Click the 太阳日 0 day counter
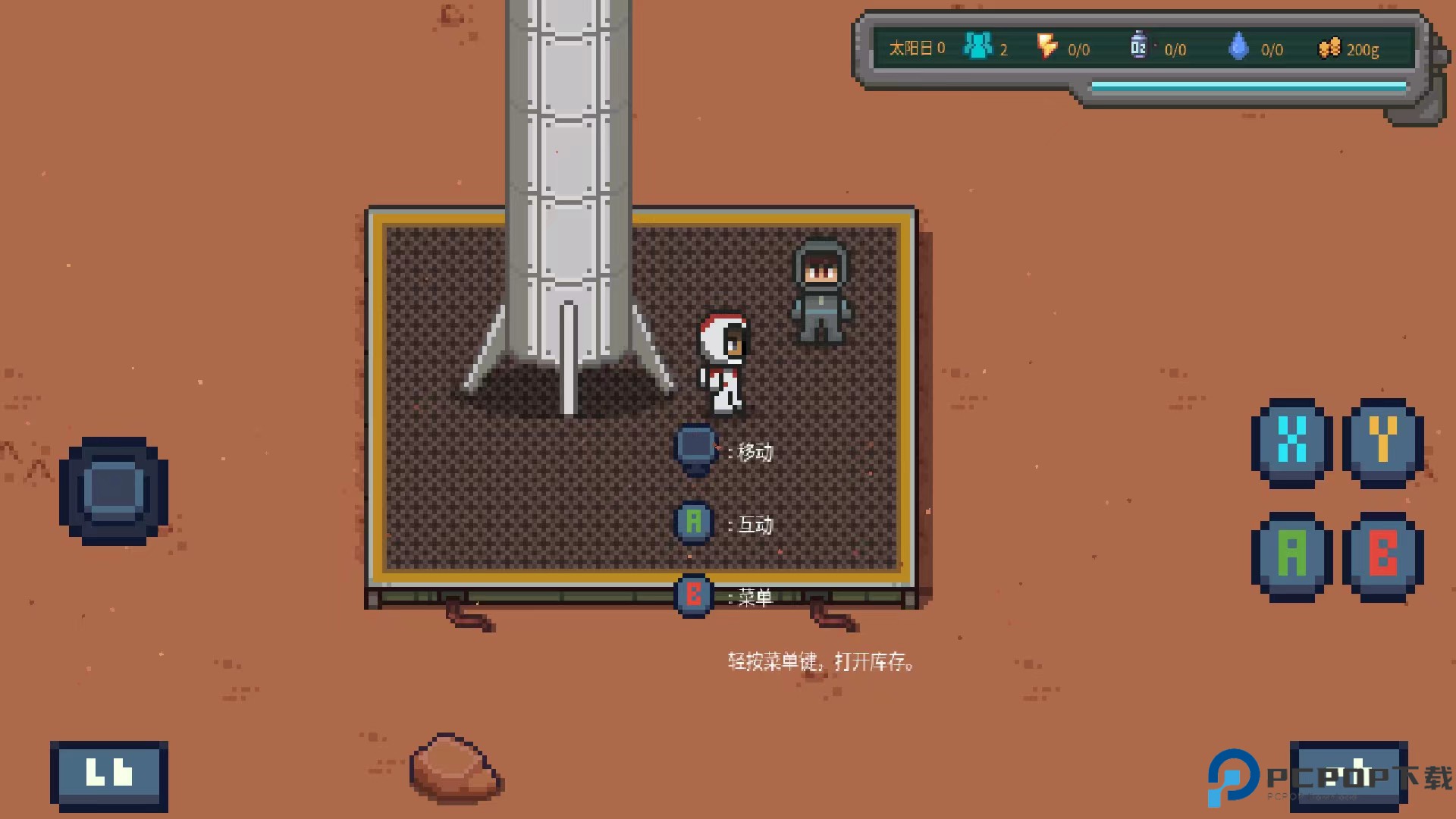Screen dimensions: 1456x819 (x=915, y=47)
